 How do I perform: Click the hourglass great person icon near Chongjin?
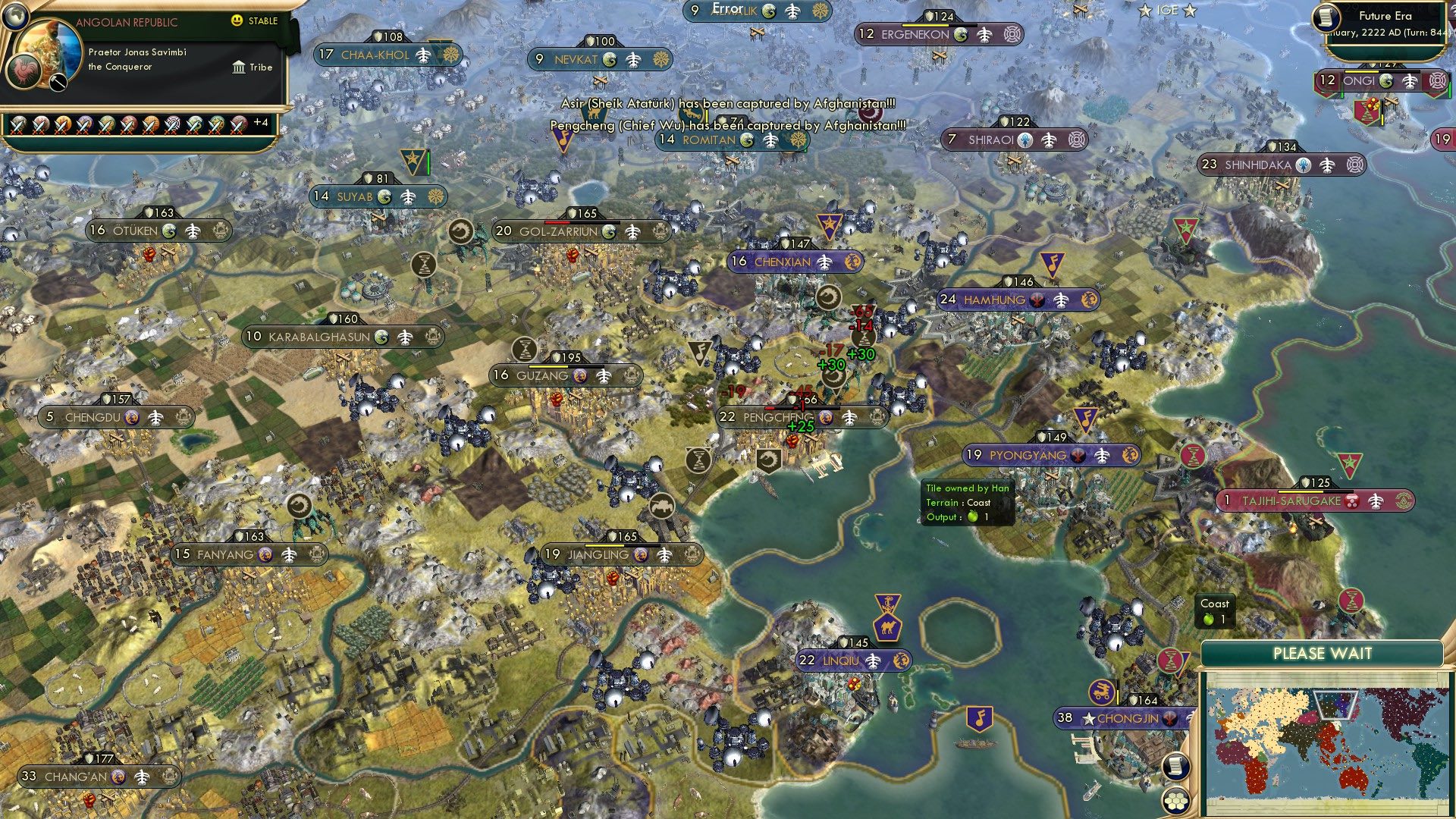1170,660
